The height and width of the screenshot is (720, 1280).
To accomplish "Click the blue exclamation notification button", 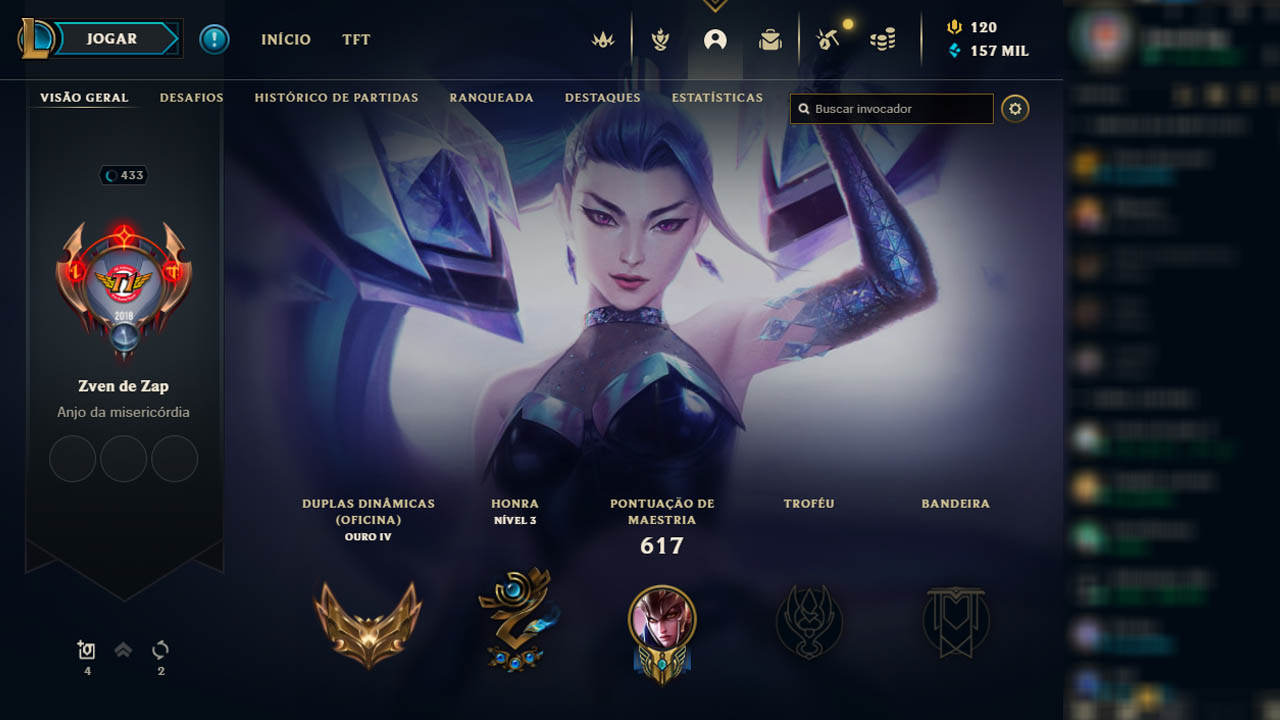I will (x=214, y=40).
